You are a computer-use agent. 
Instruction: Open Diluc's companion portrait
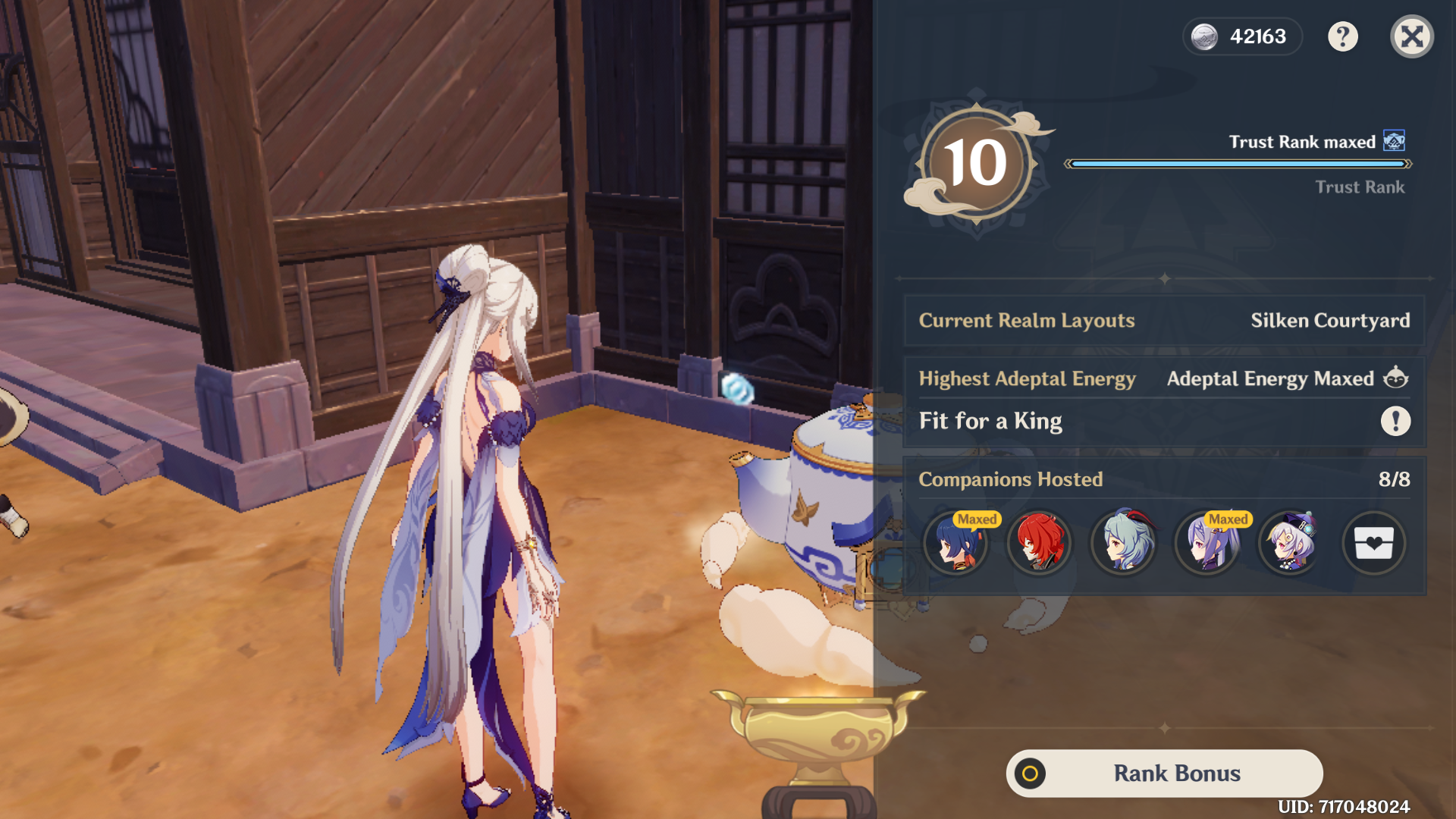(x=1040, y=543)
